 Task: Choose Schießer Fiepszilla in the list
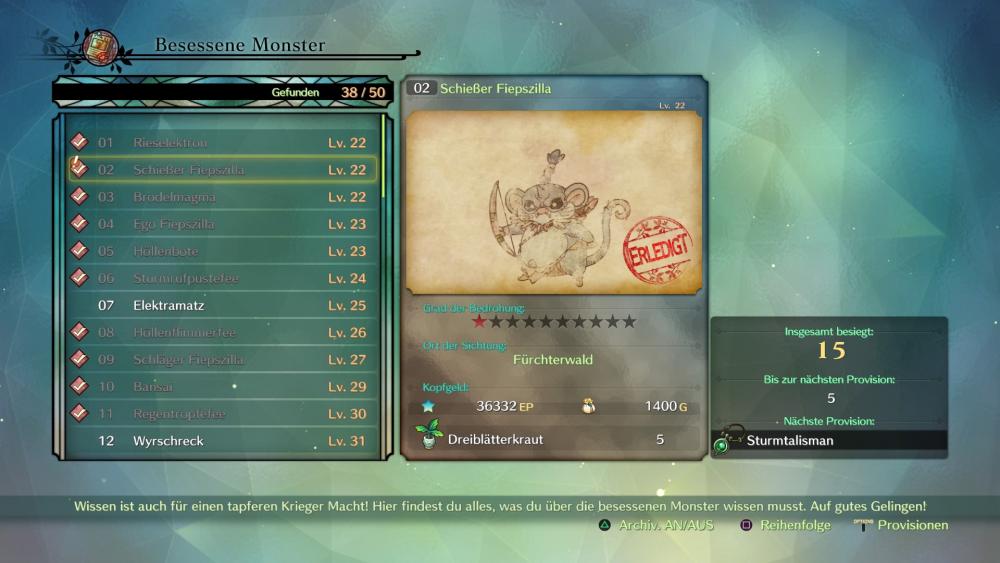(x=222, y=170)
